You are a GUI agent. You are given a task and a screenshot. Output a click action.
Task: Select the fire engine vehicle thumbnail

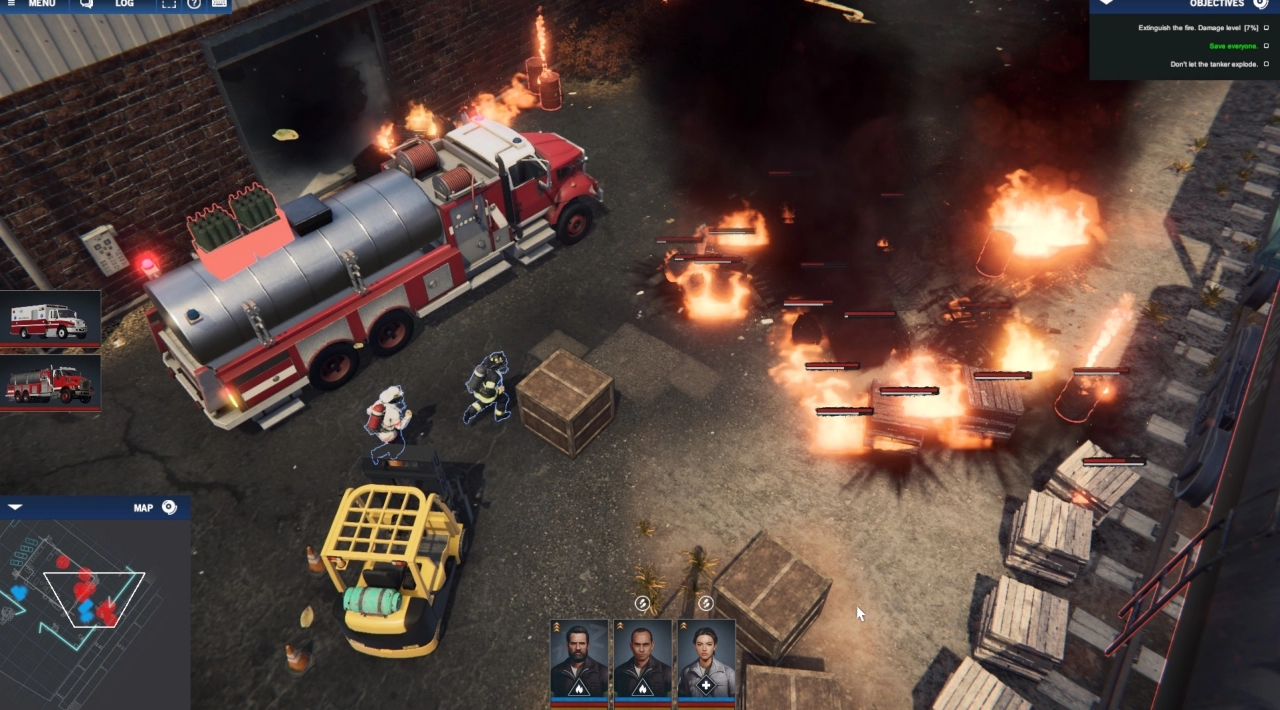pyautogui.click(x=50, y=383)
